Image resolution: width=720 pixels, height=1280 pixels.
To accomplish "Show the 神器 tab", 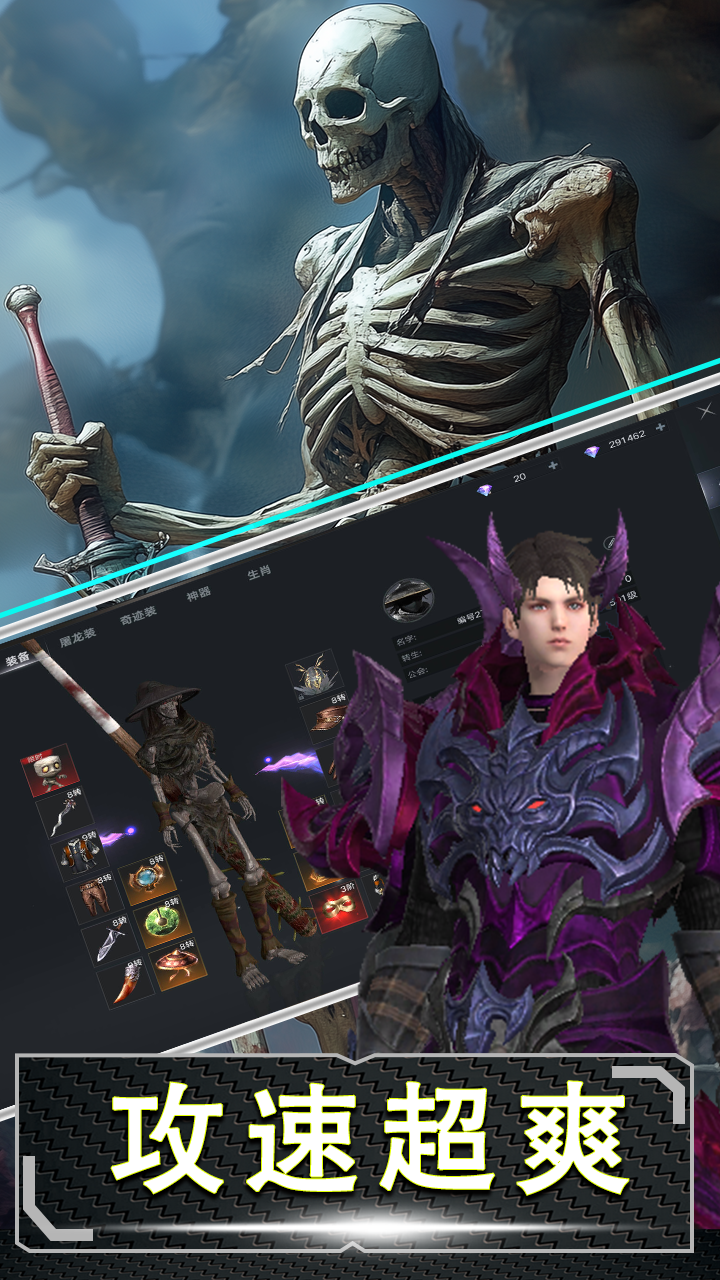I will [200, 592].
